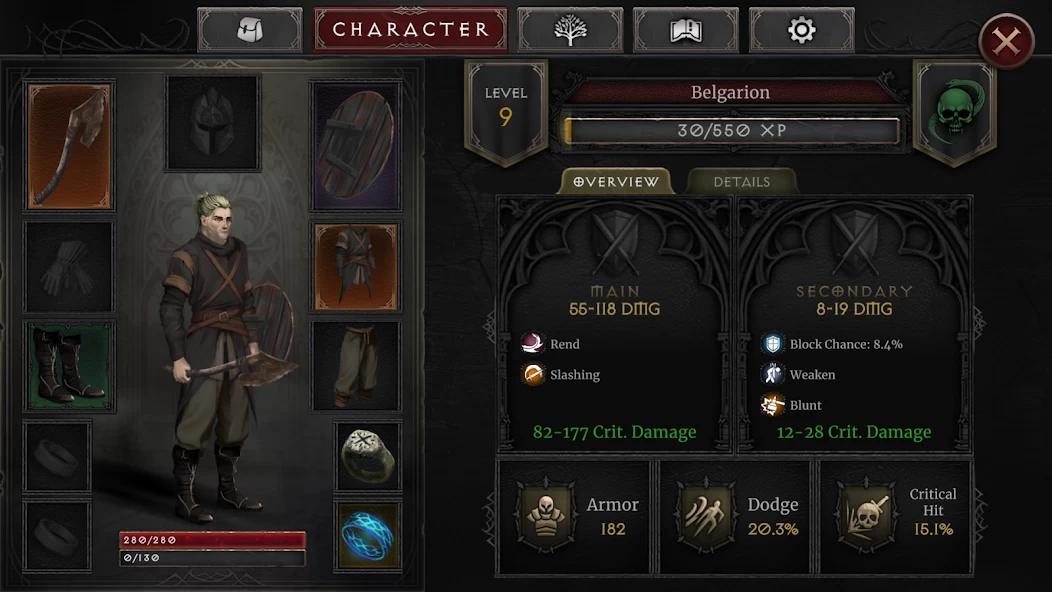This screenshot has width=1052, height=592.
Task: Switch to the Details tab
Action: point(742,182)
